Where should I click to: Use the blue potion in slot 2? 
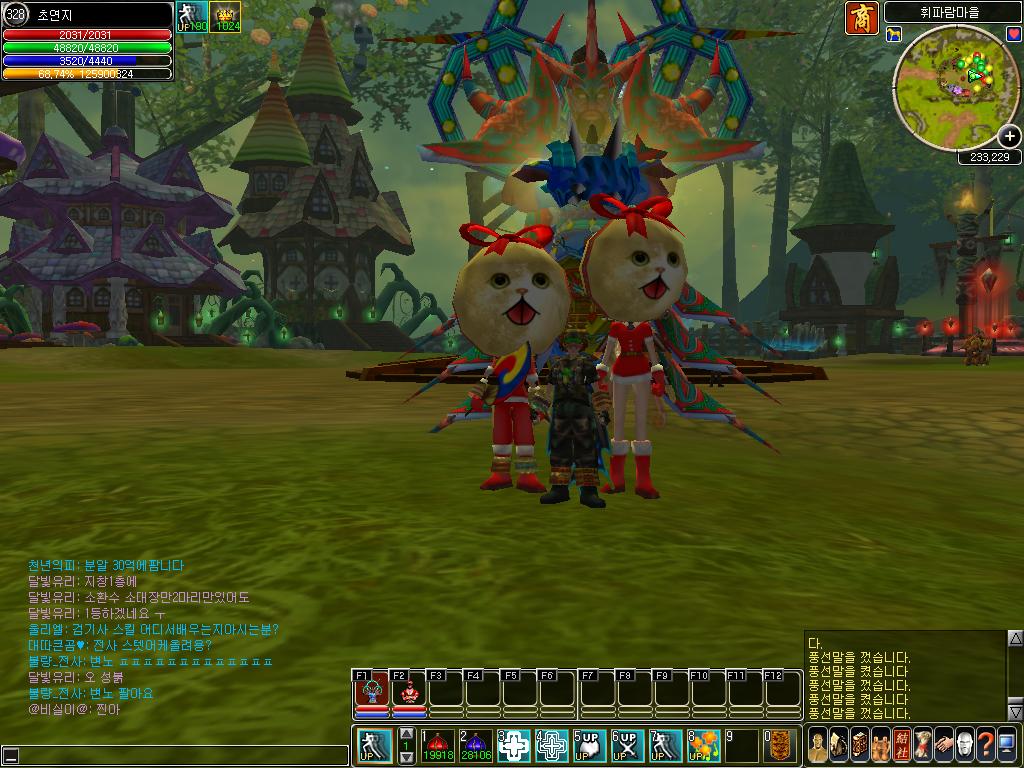click(x=476, y=745)
